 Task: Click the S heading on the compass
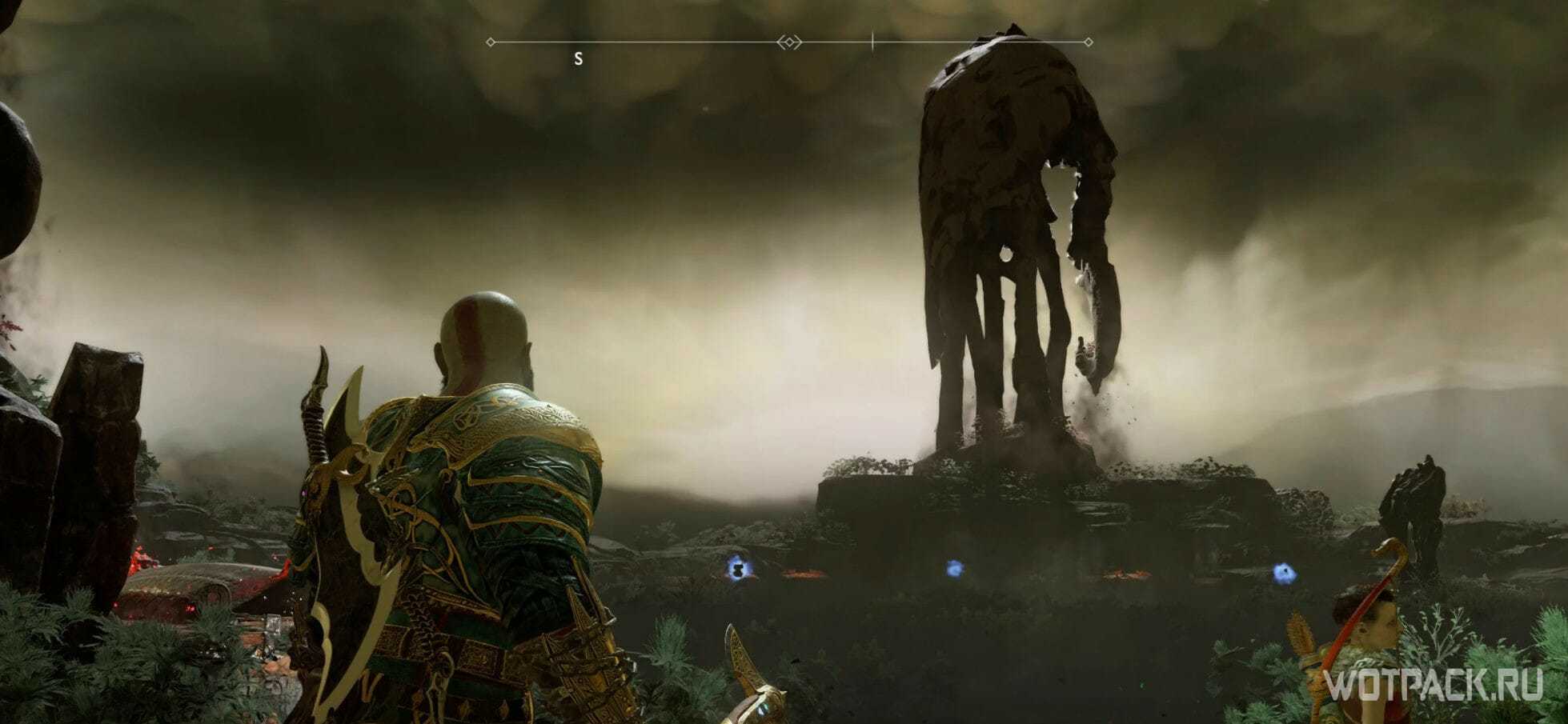578,59
